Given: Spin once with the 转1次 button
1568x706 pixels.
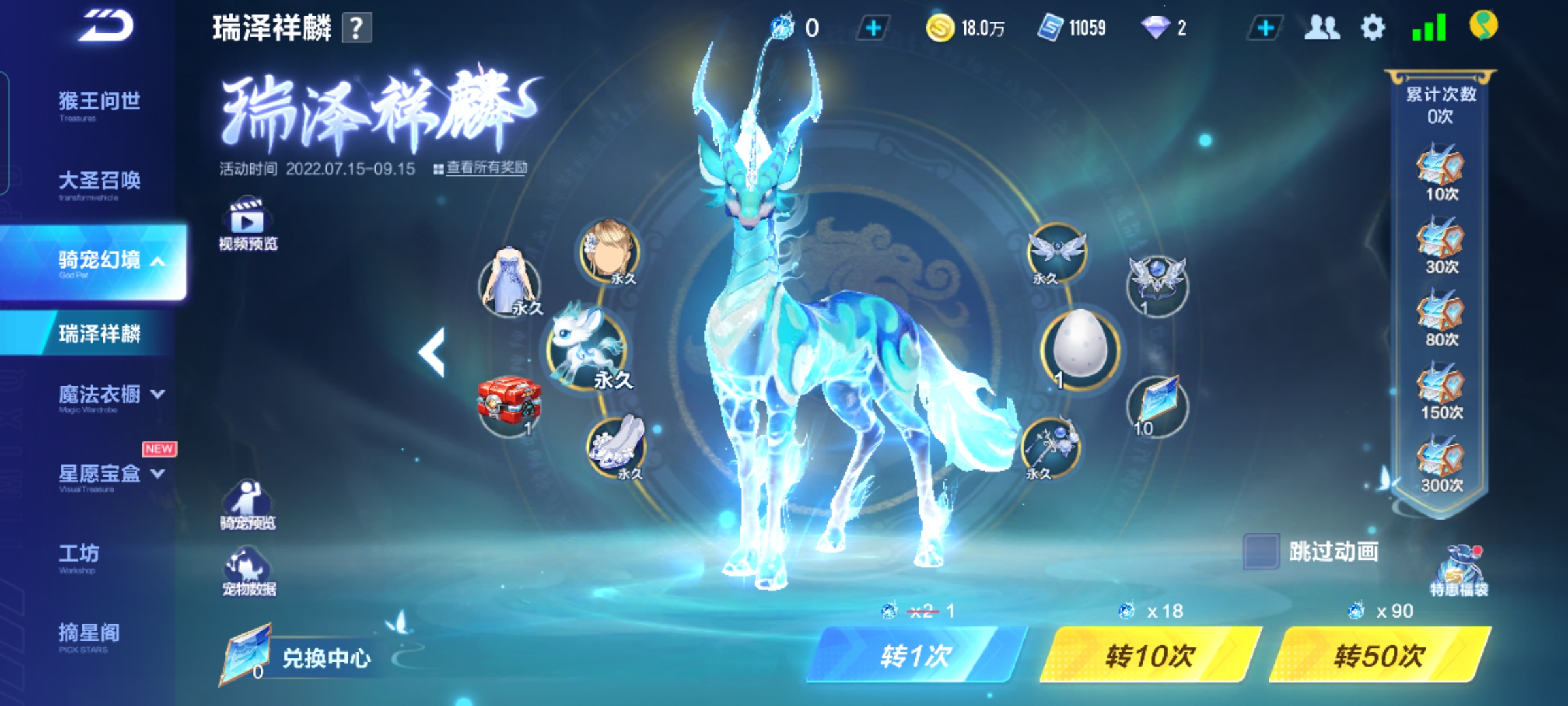Looking at the screenshot, I should pos(915,655).
